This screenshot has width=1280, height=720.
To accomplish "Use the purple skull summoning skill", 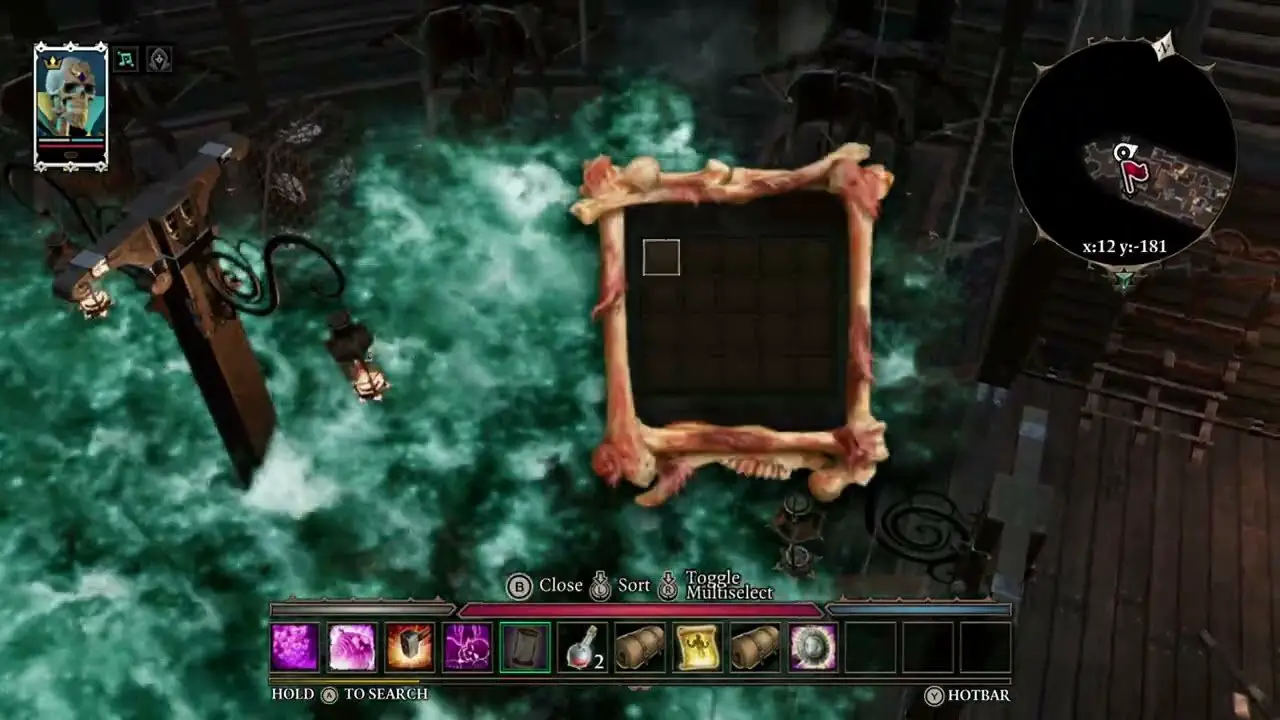I will click(x=468, y=647).
